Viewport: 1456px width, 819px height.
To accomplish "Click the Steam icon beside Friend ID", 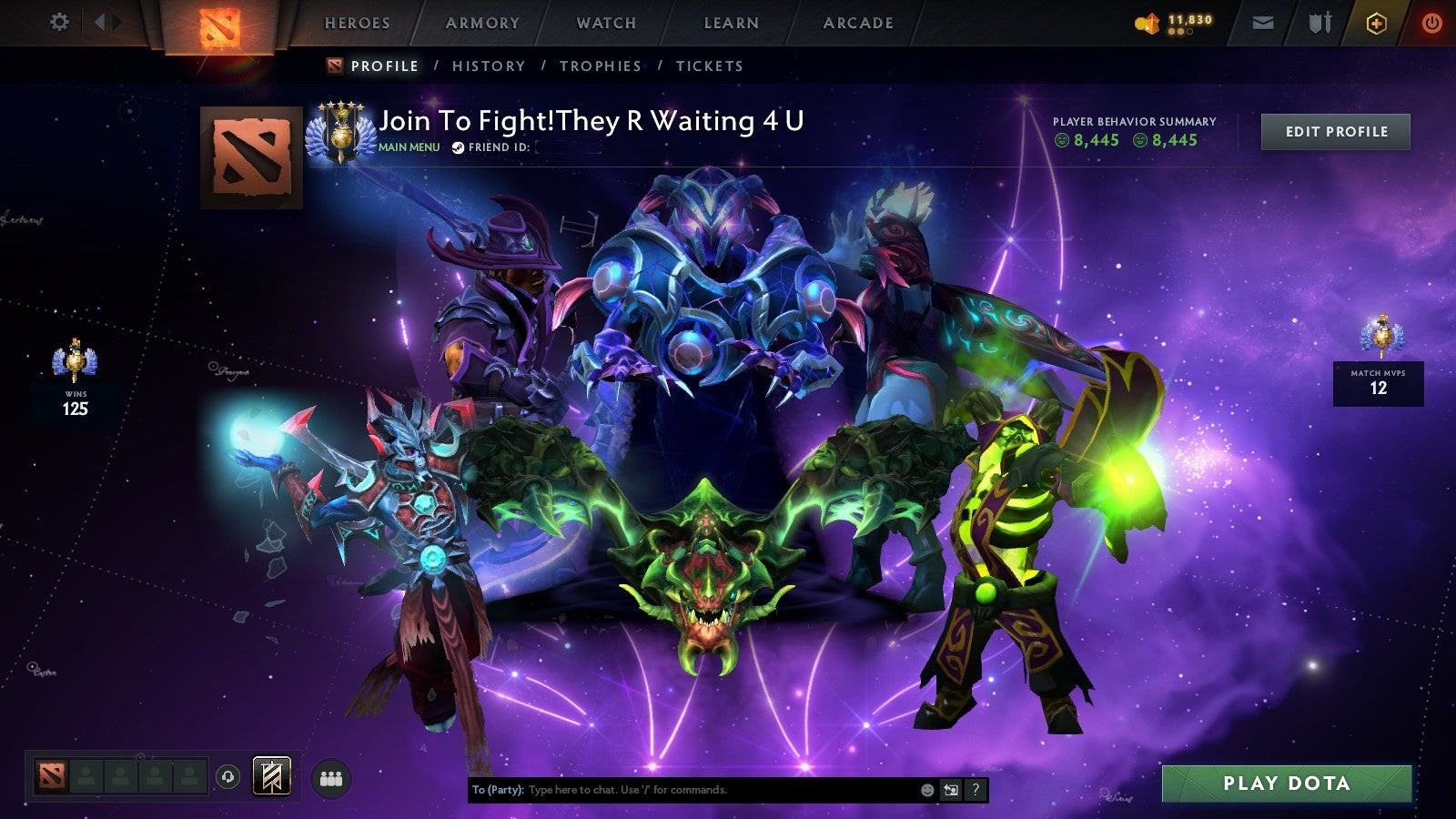I will tap(458, 146).
